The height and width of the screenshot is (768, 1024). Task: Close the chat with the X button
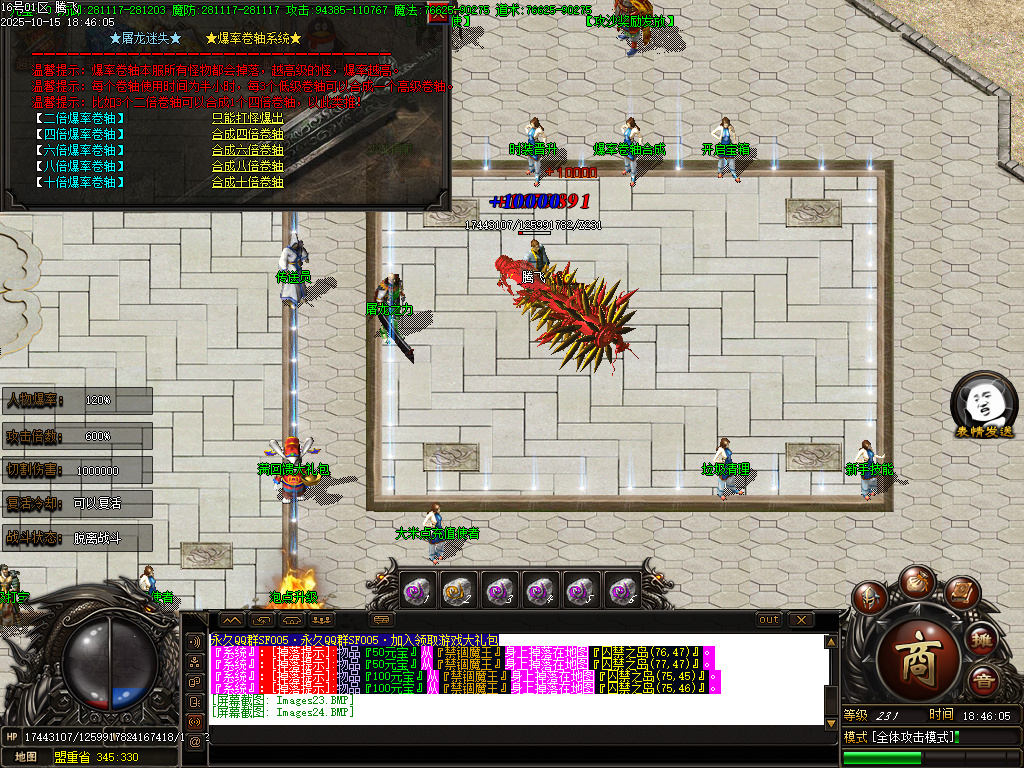800,620
